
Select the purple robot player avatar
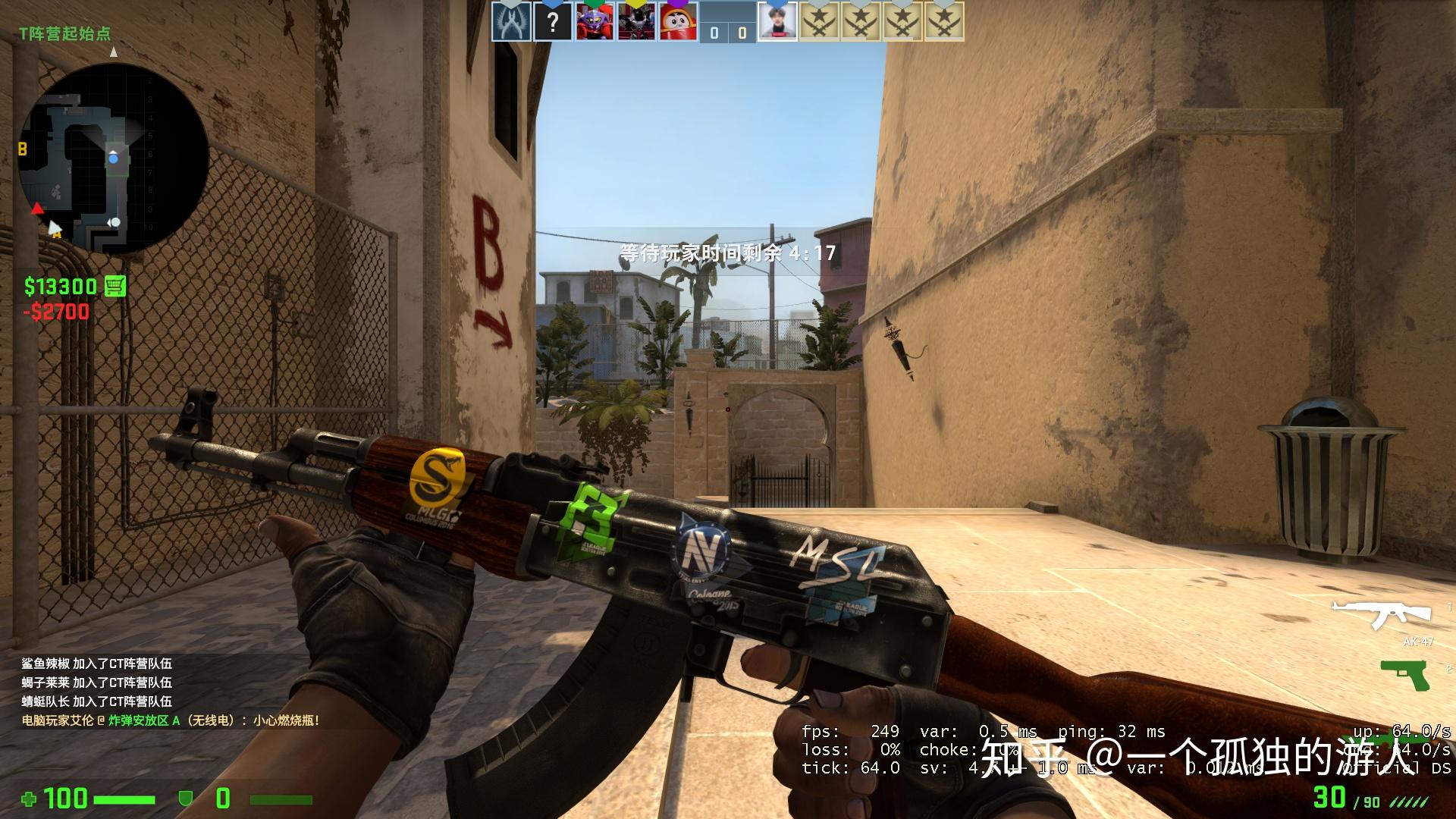click(595, 23)
